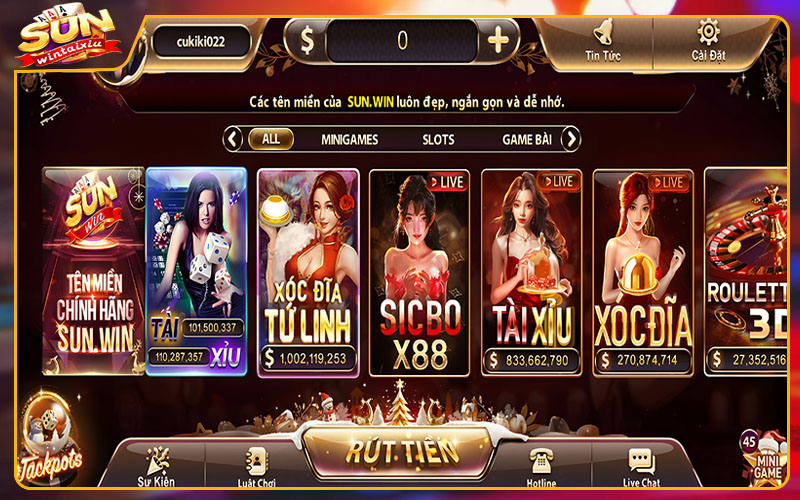Open the Live Chat support
Screen dimensions: 800x500
[x=641, y=467]
